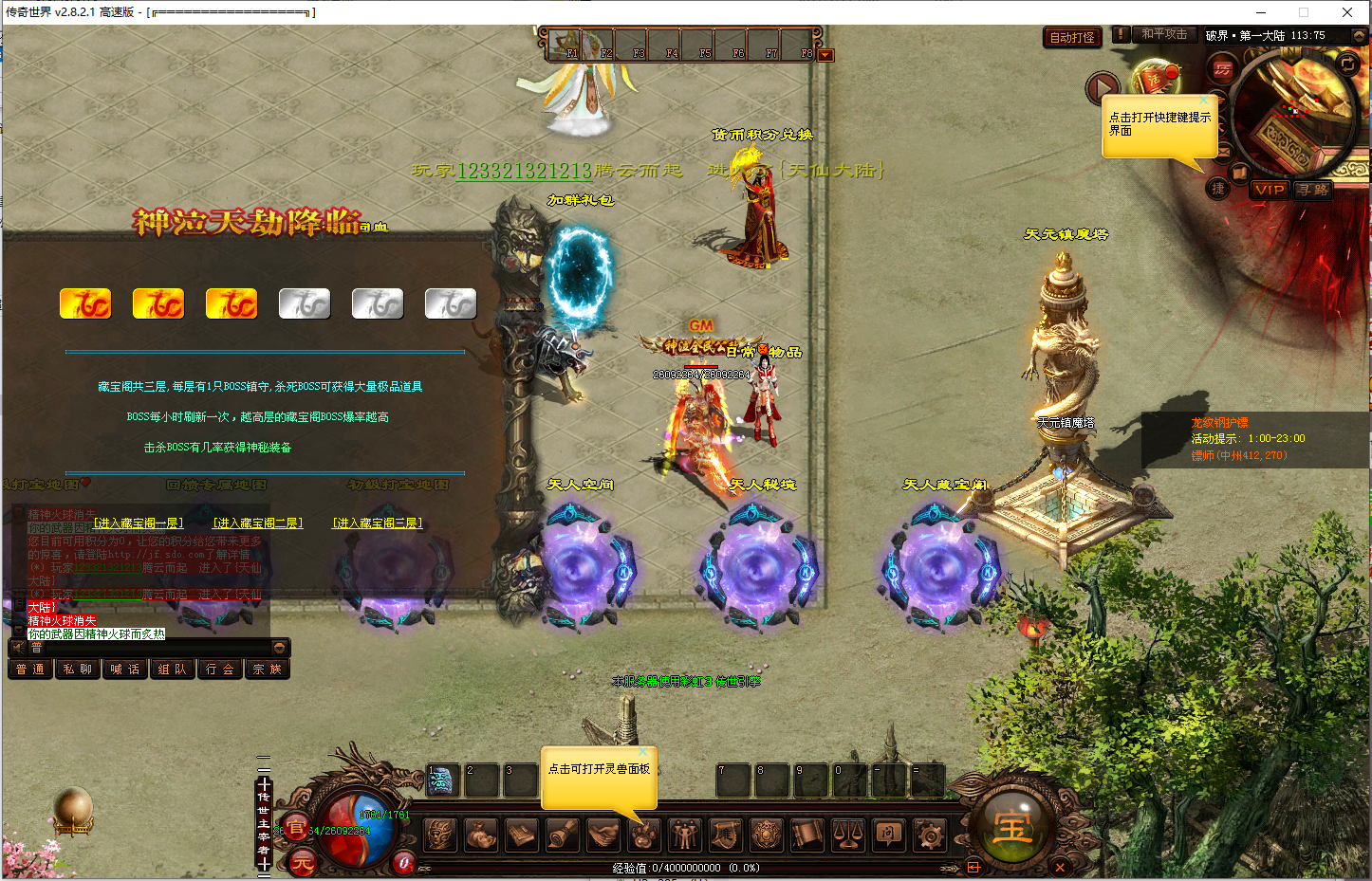Choose the 进入藏宝阁二层 link
The width and height of the screenshot is (1372, 881).
[x=257, y=523]
